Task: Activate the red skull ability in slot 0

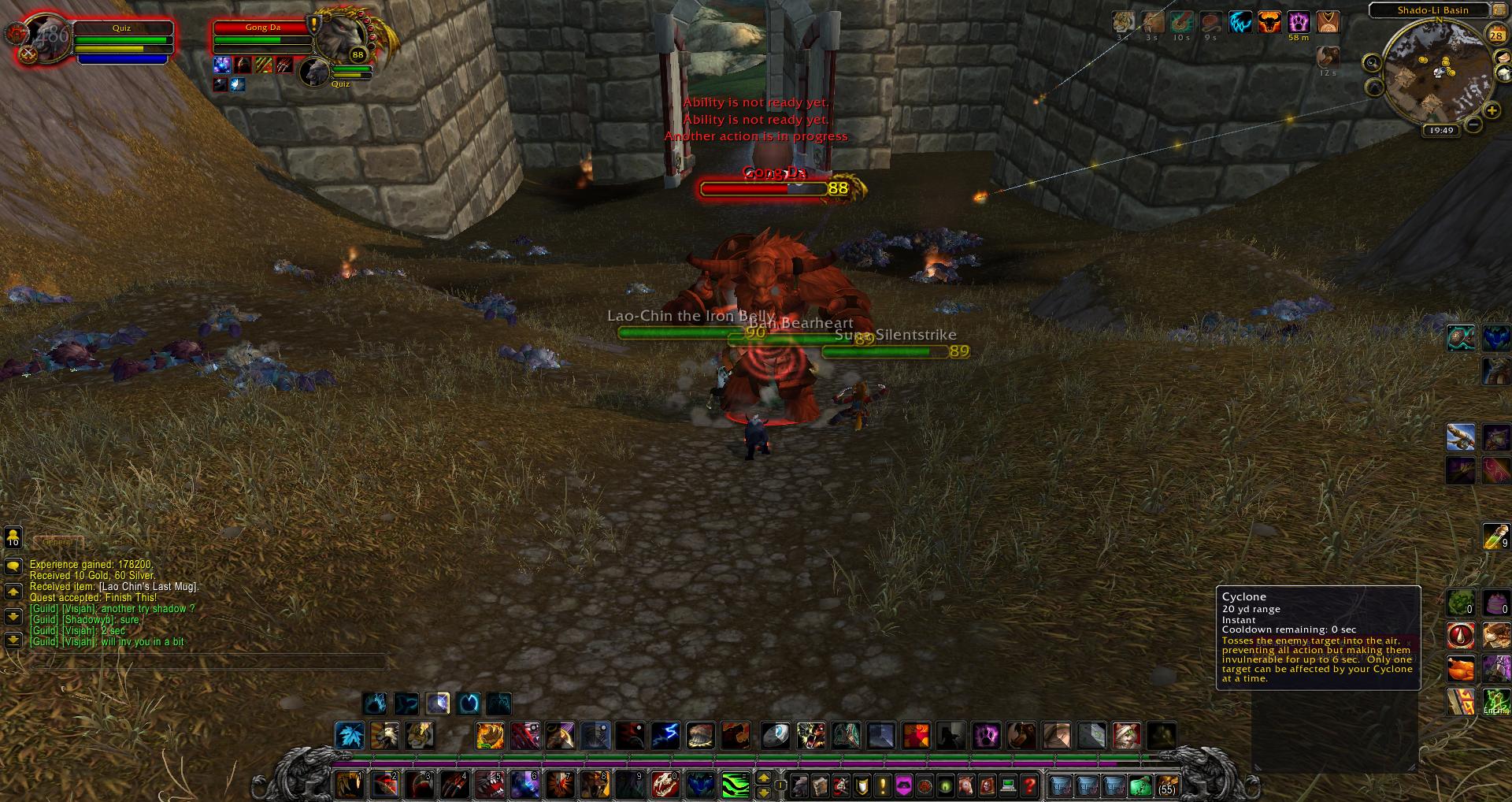Action: 665,785
